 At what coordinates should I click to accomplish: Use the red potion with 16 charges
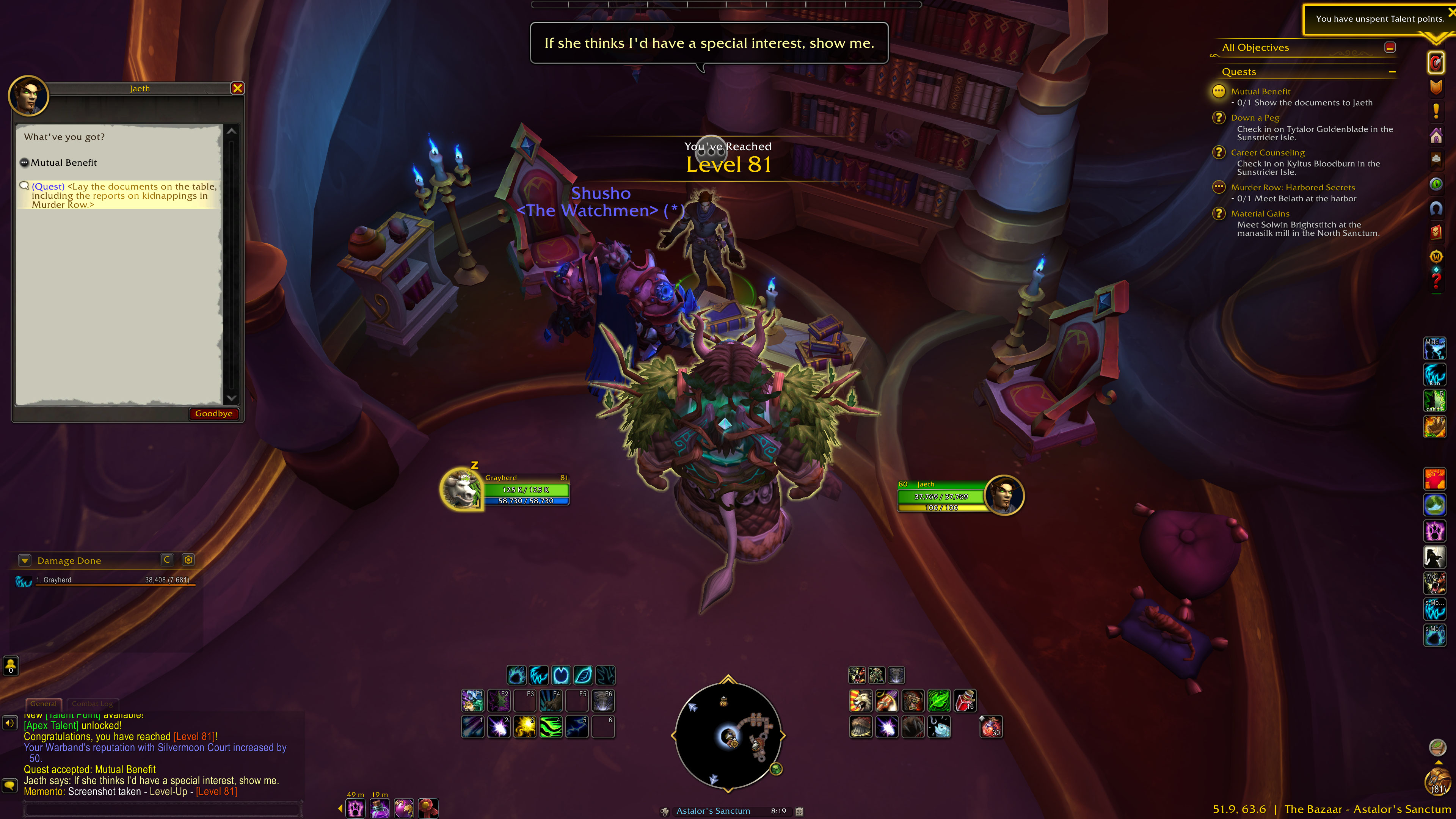(x=965, y=701)
